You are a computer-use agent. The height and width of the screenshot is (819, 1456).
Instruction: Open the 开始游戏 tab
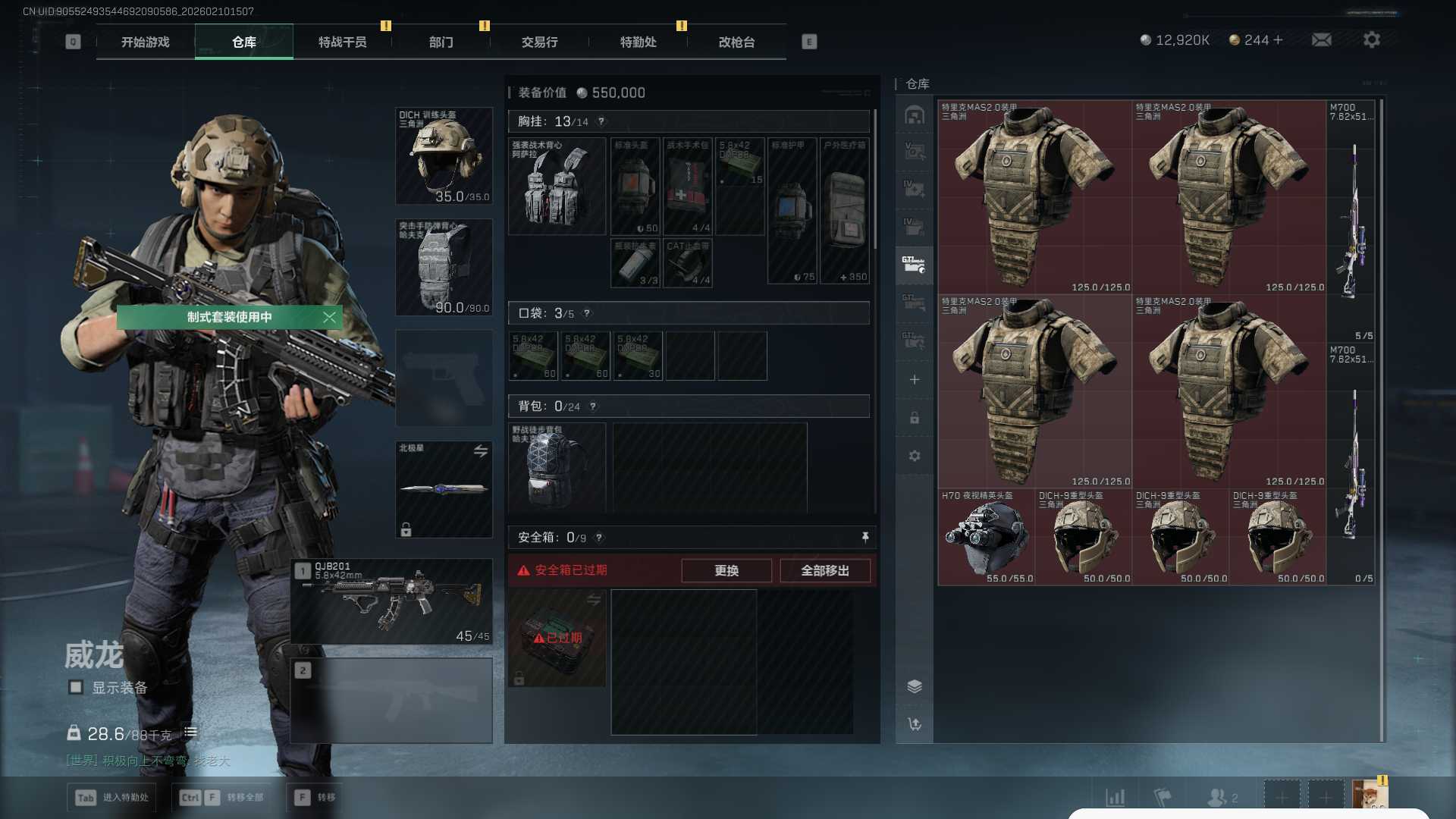pos(146,42)
